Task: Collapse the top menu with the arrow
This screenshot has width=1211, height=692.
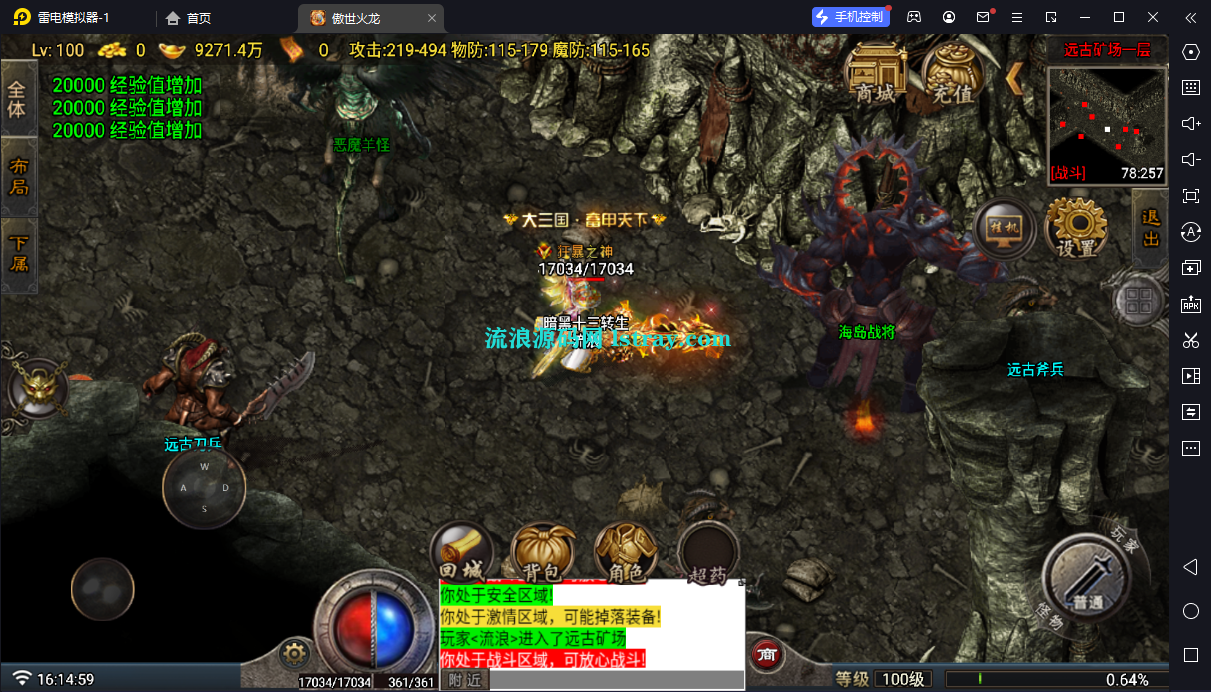Action: point(1014,77)
